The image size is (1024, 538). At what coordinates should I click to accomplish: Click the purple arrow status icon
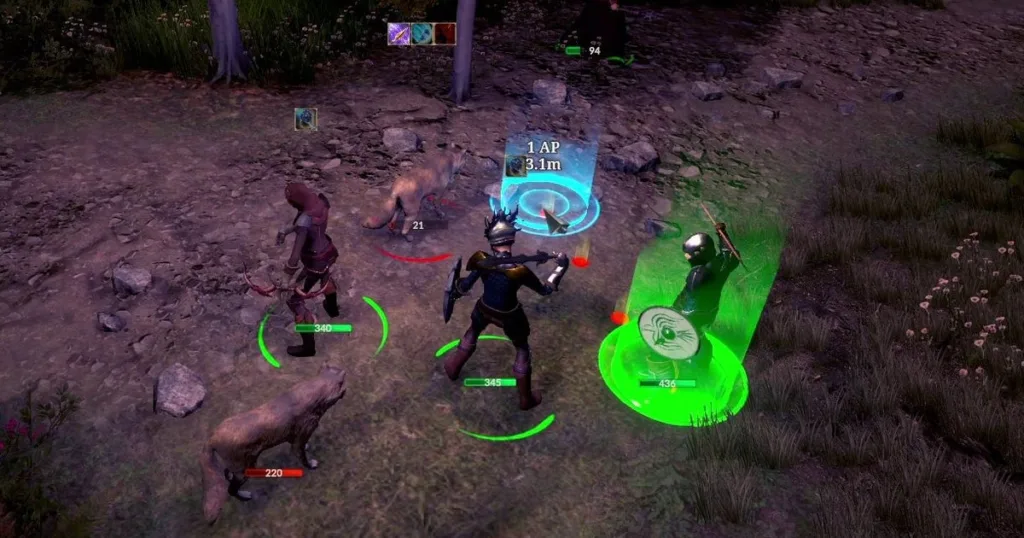(399, 35)
